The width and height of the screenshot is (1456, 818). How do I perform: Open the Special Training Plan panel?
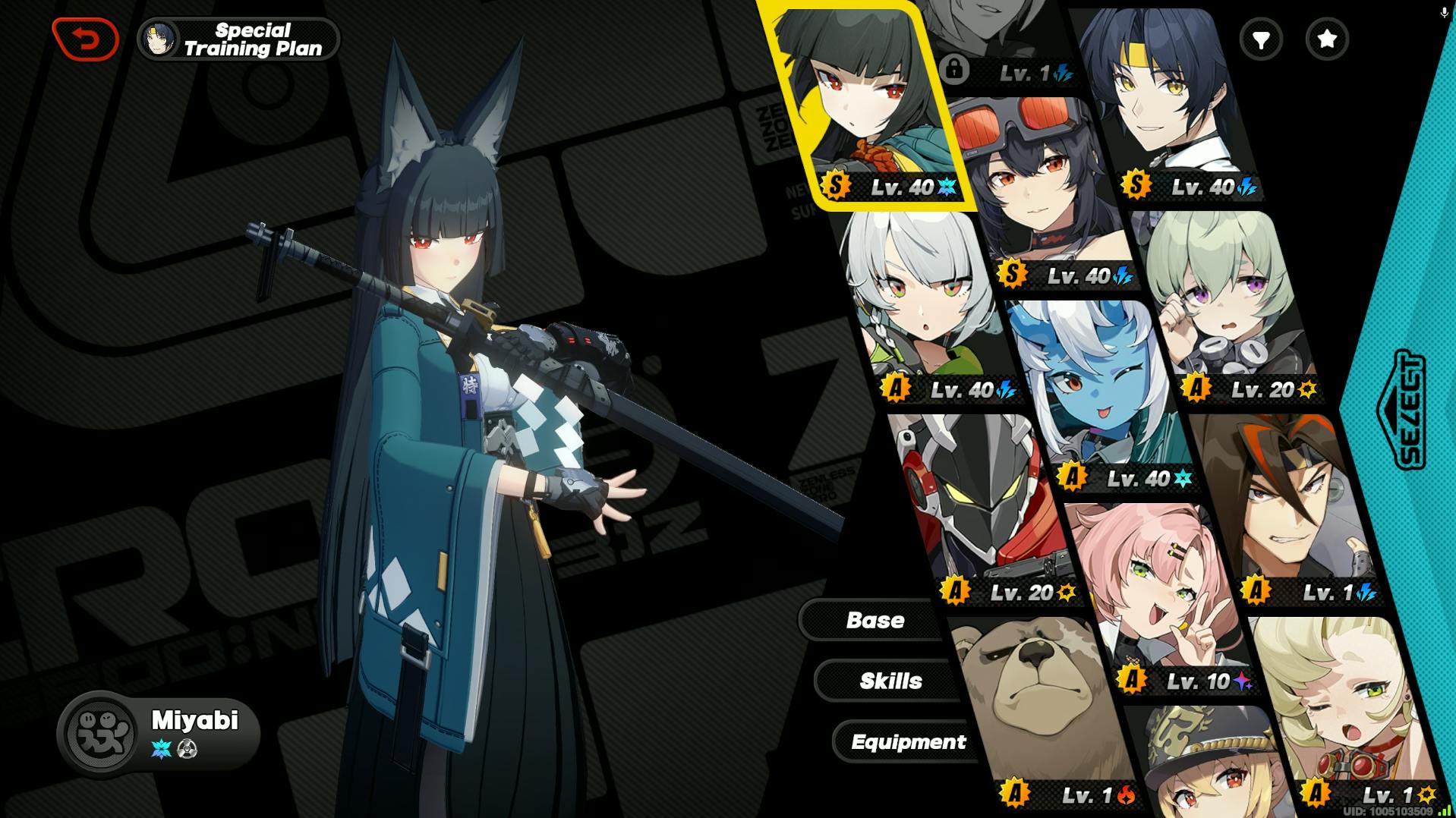click(x=239, y=39)
